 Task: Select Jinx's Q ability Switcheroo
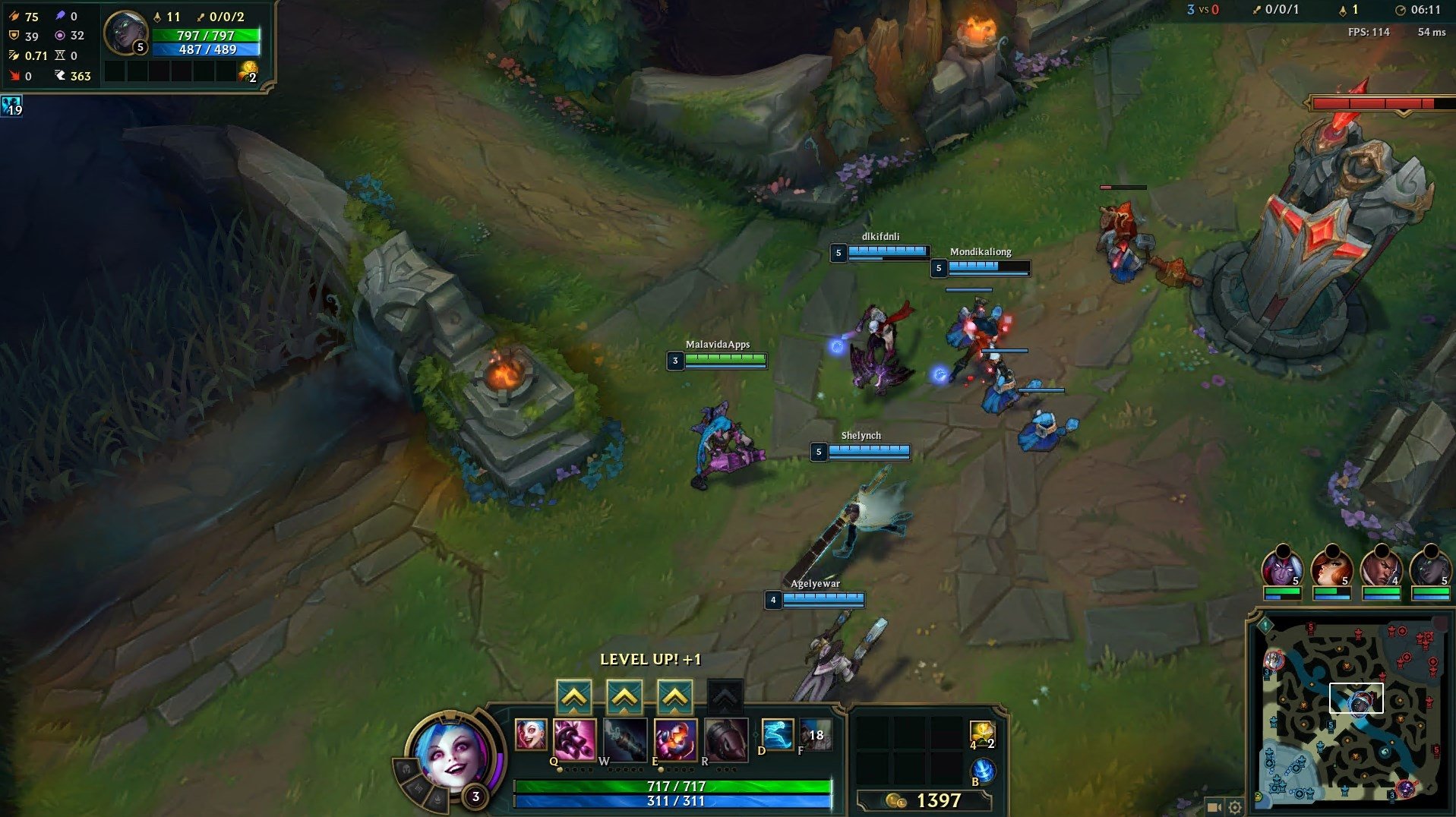575,740
